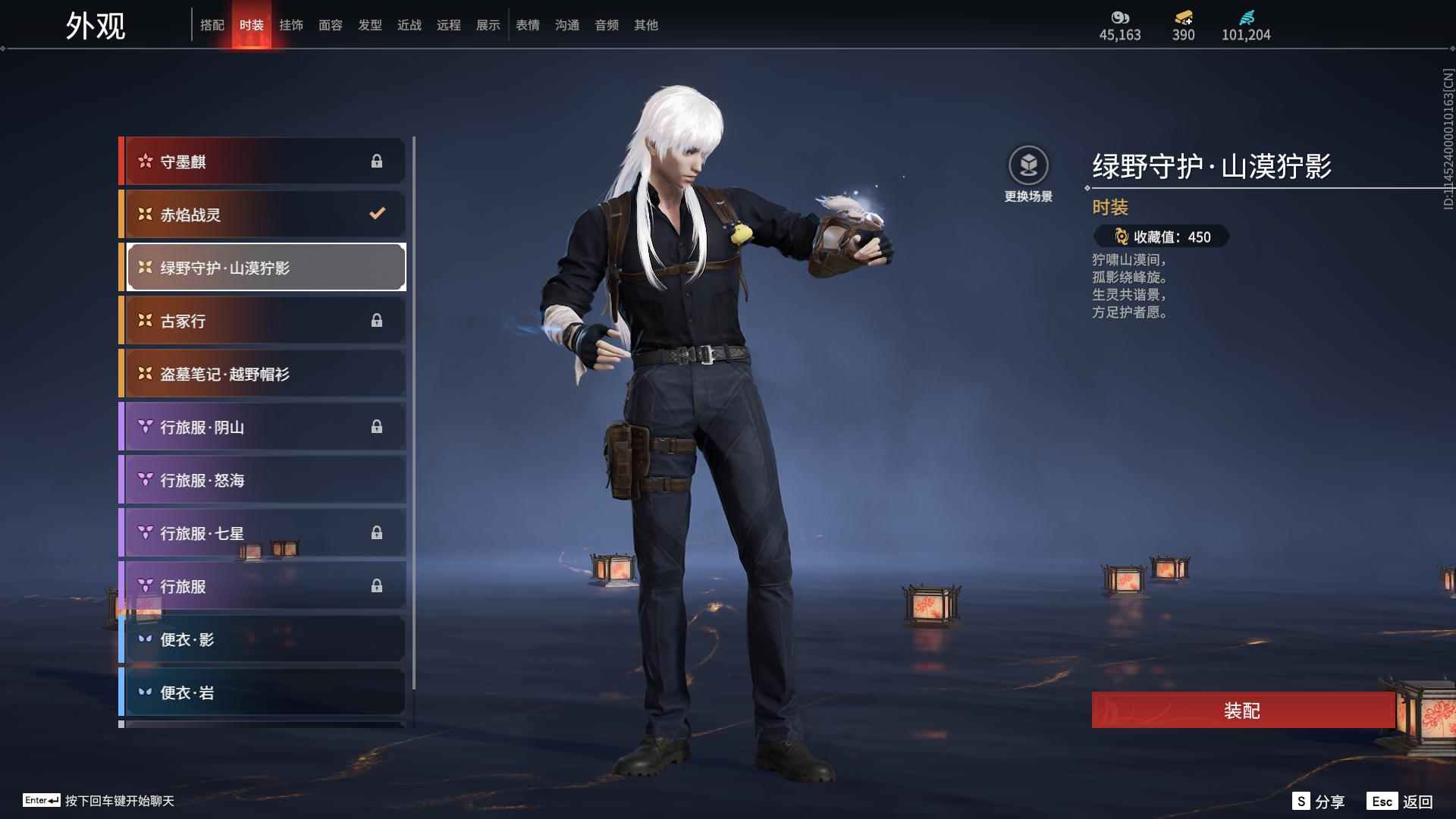Equip the outfit with the red 装配 button
Viewport: 1456px width, 819px height.
1242,711
